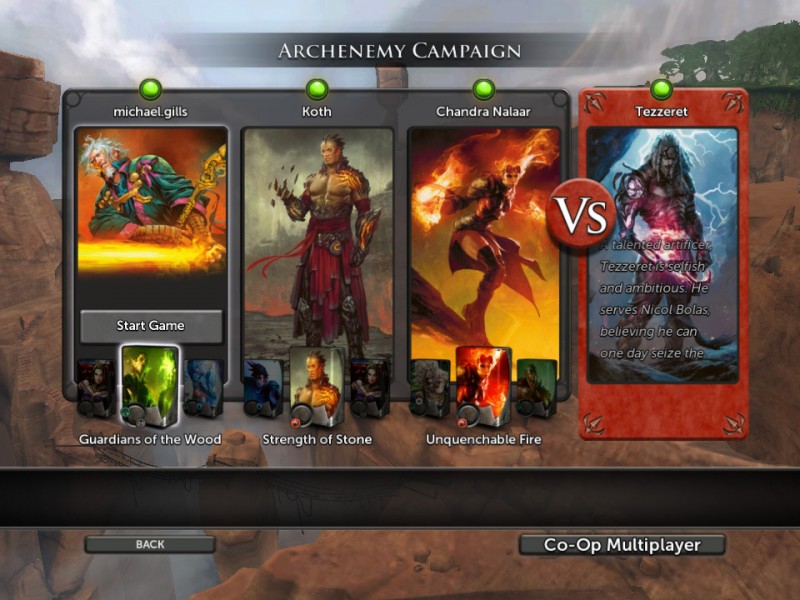Select the michael.gills player portrait

(x=150, y=200)
